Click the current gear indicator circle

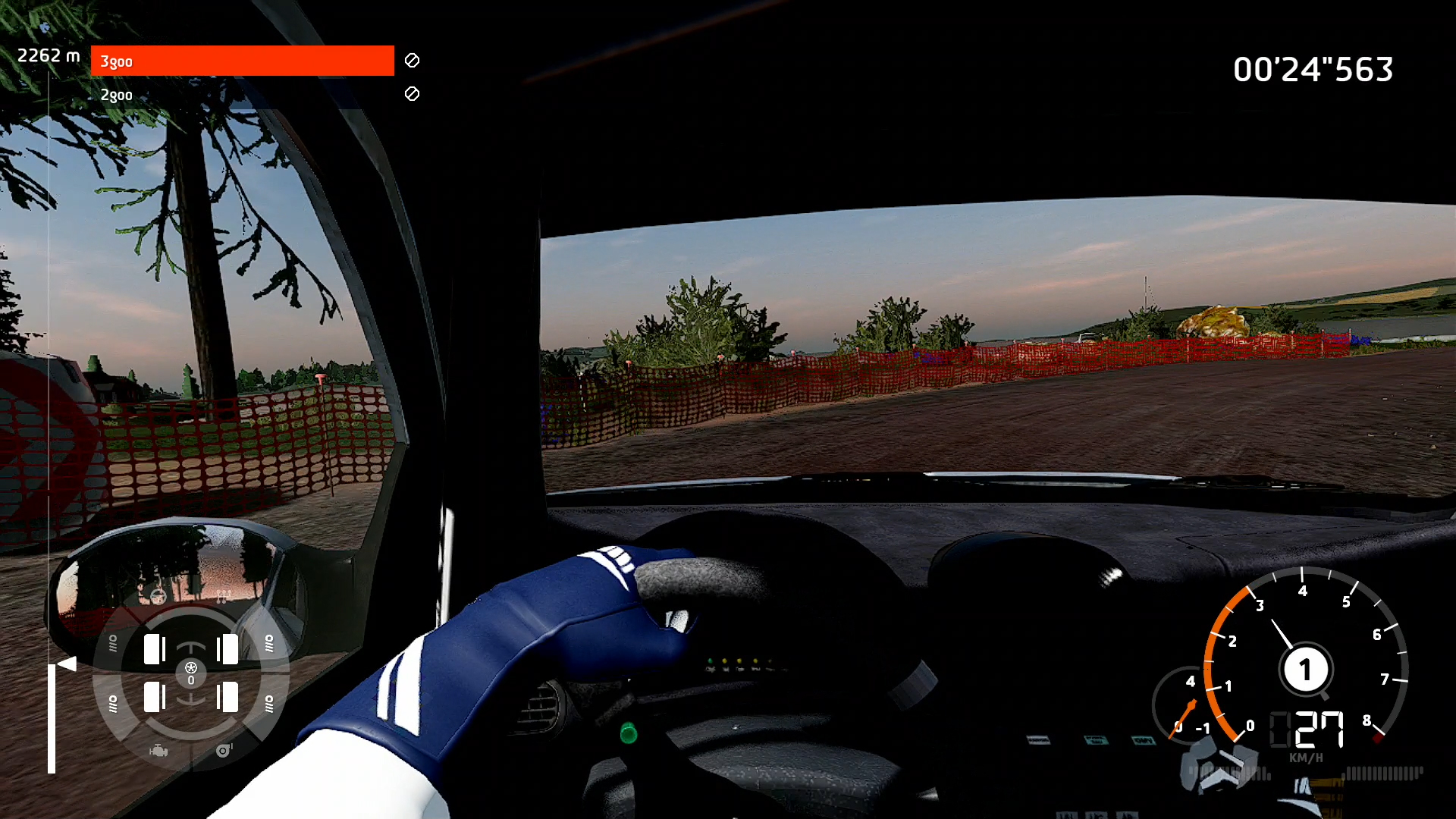pyautogui.click(x=1304, y=670)
